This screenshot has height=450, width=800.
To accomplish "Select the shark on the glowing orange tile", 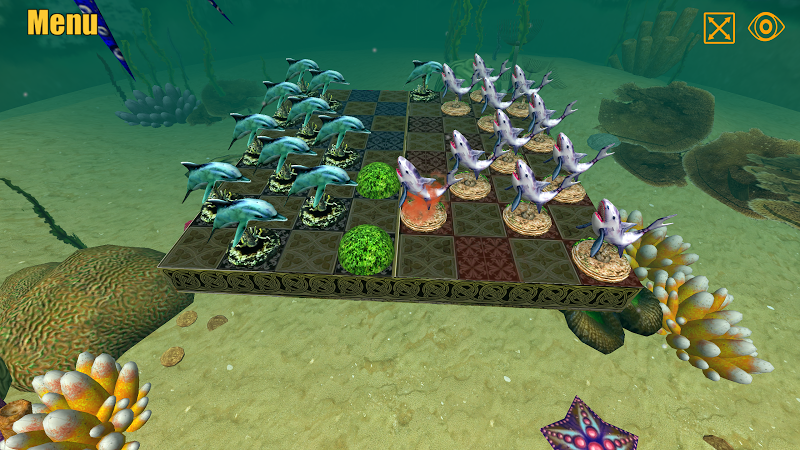I will 421,190.
